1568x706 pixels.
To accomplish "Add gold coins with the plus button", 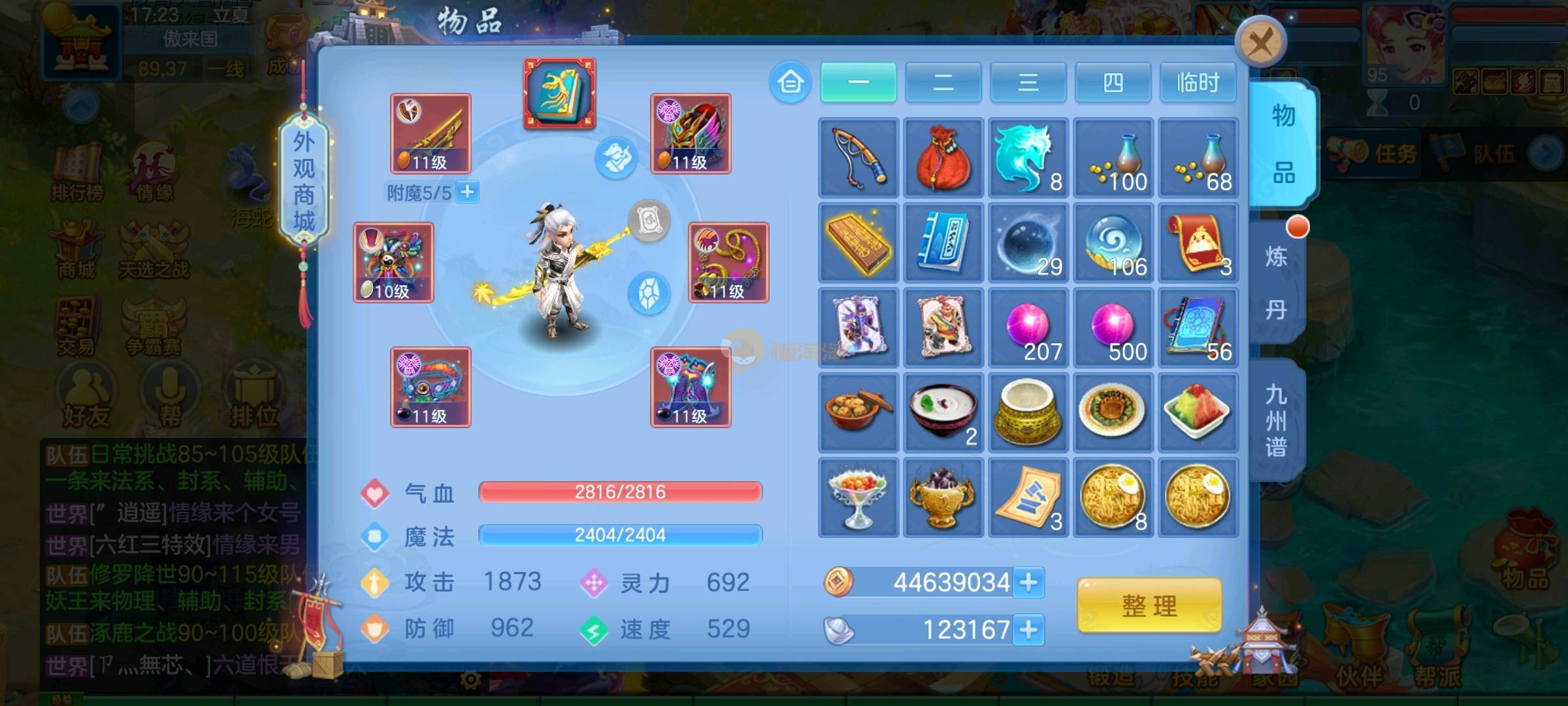I will click(x=1028, y=582).
